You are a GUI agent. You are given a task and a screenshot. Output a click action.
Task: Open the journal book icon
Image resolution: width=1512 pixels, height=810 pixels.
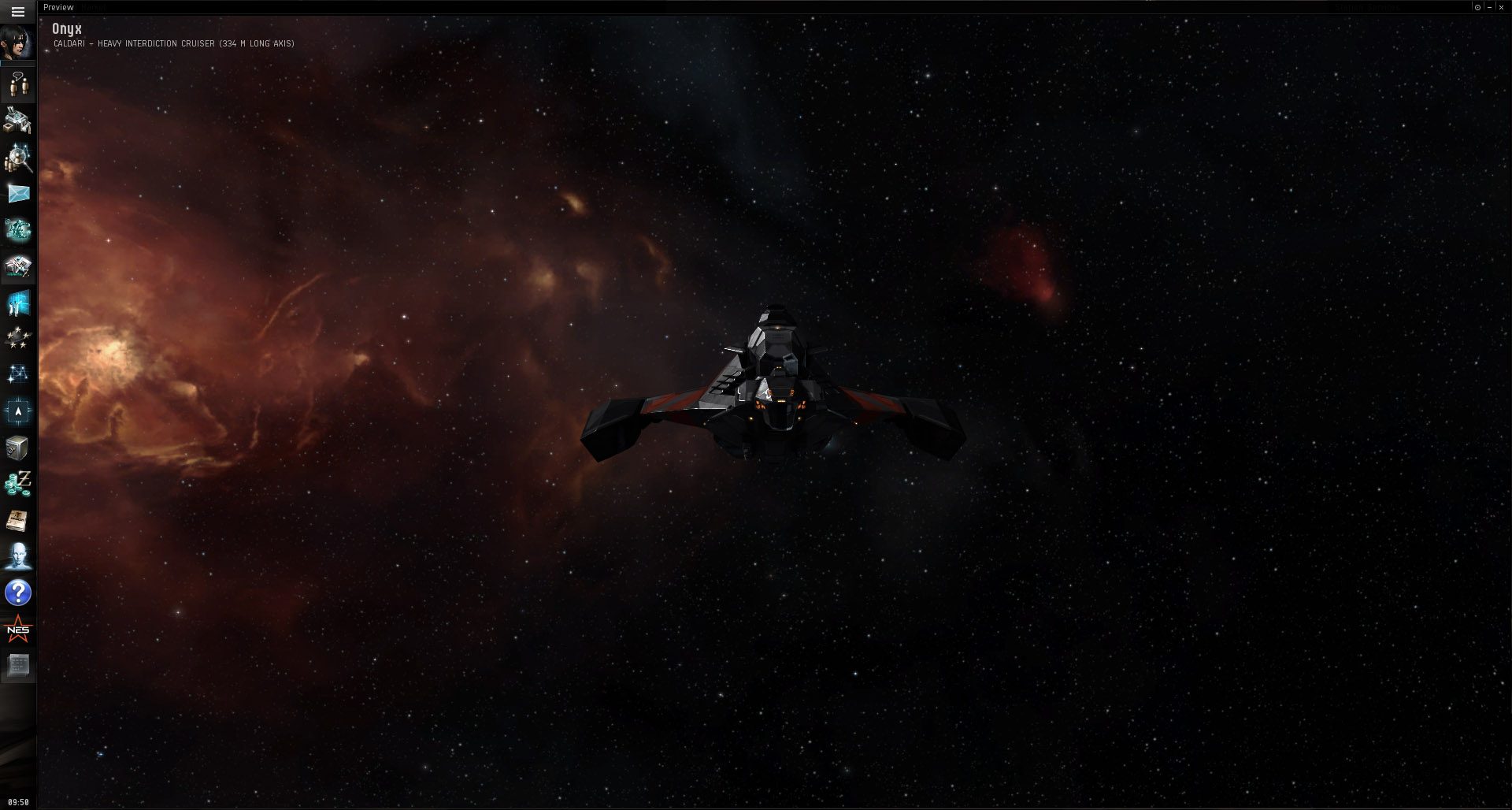click(x=17, y=521)
